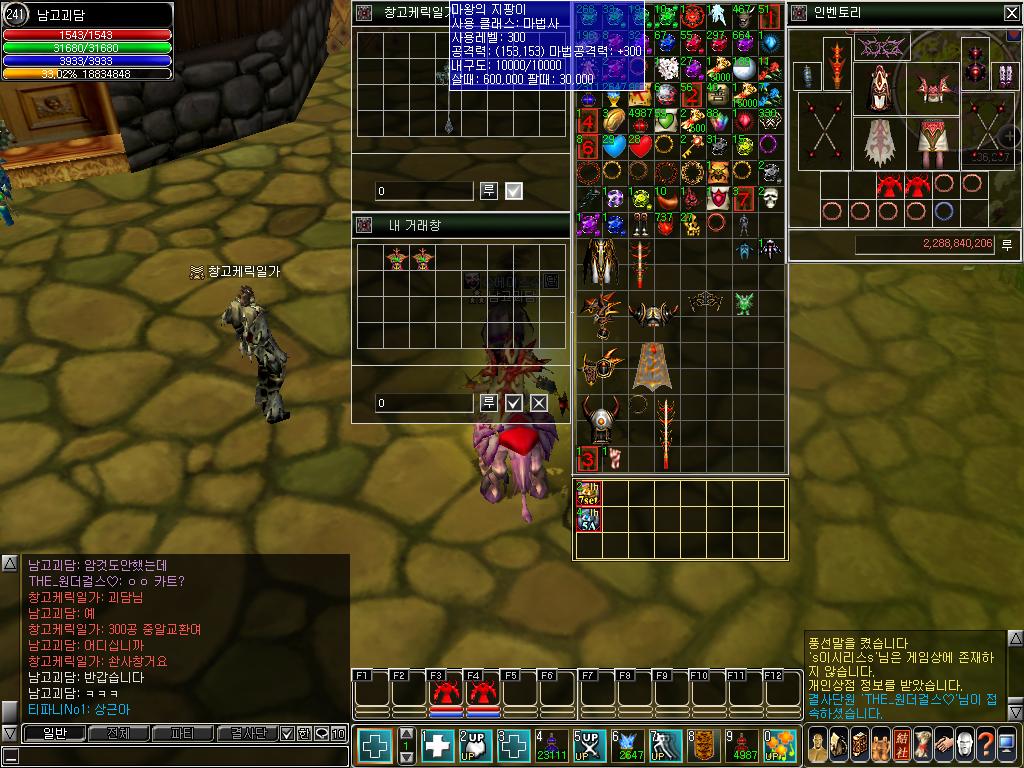Image resolution: width=1024 pixels, height=768 pixels.
Task: Switch chat to the 일반 tab
Action: pos(54,733)
